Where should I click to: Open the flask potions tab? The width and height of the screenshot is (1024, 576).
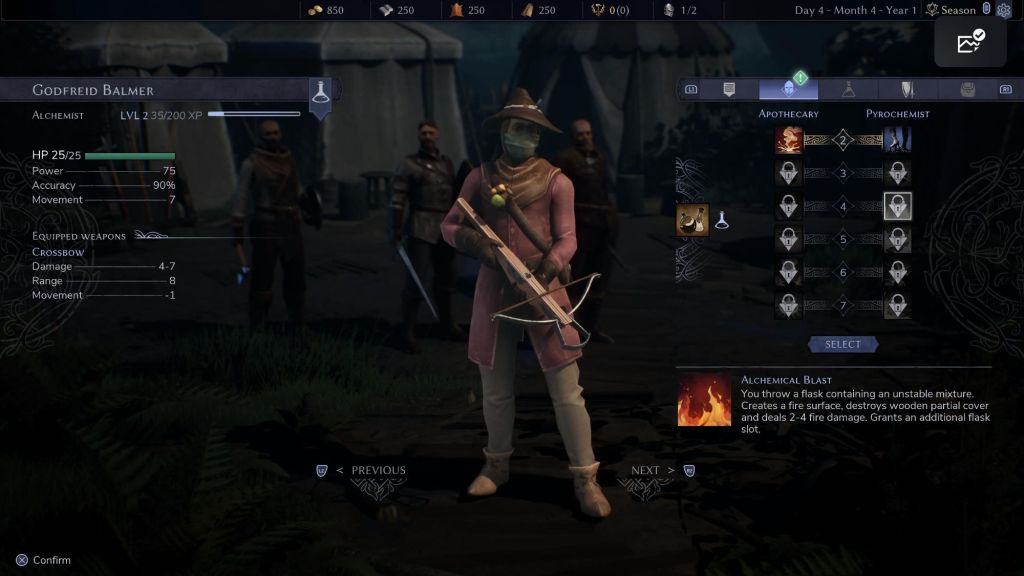[x=848, y=90]
